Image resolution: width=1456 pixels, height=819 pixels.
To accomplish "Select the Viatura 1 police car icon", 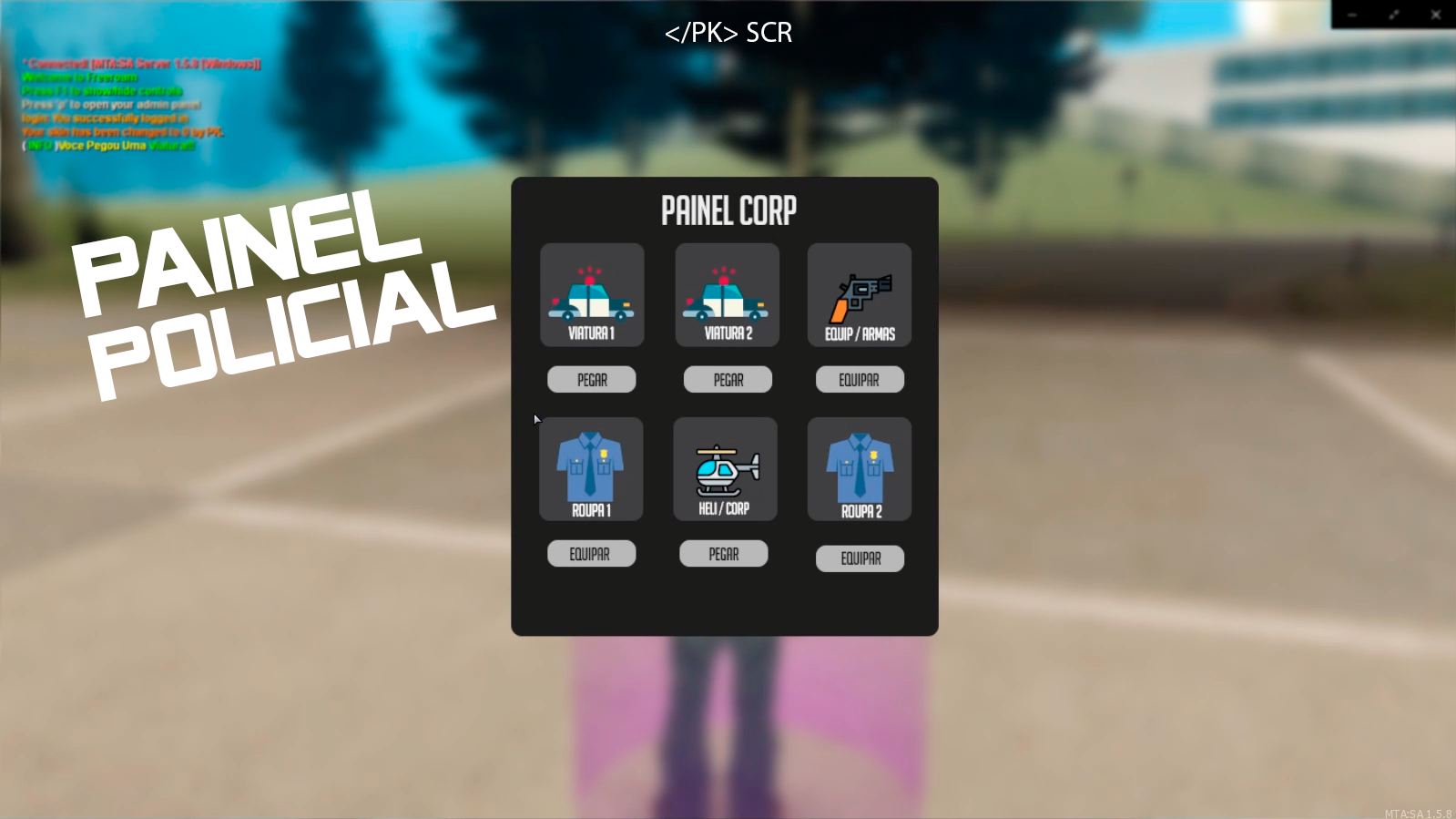I will point(591,292).
